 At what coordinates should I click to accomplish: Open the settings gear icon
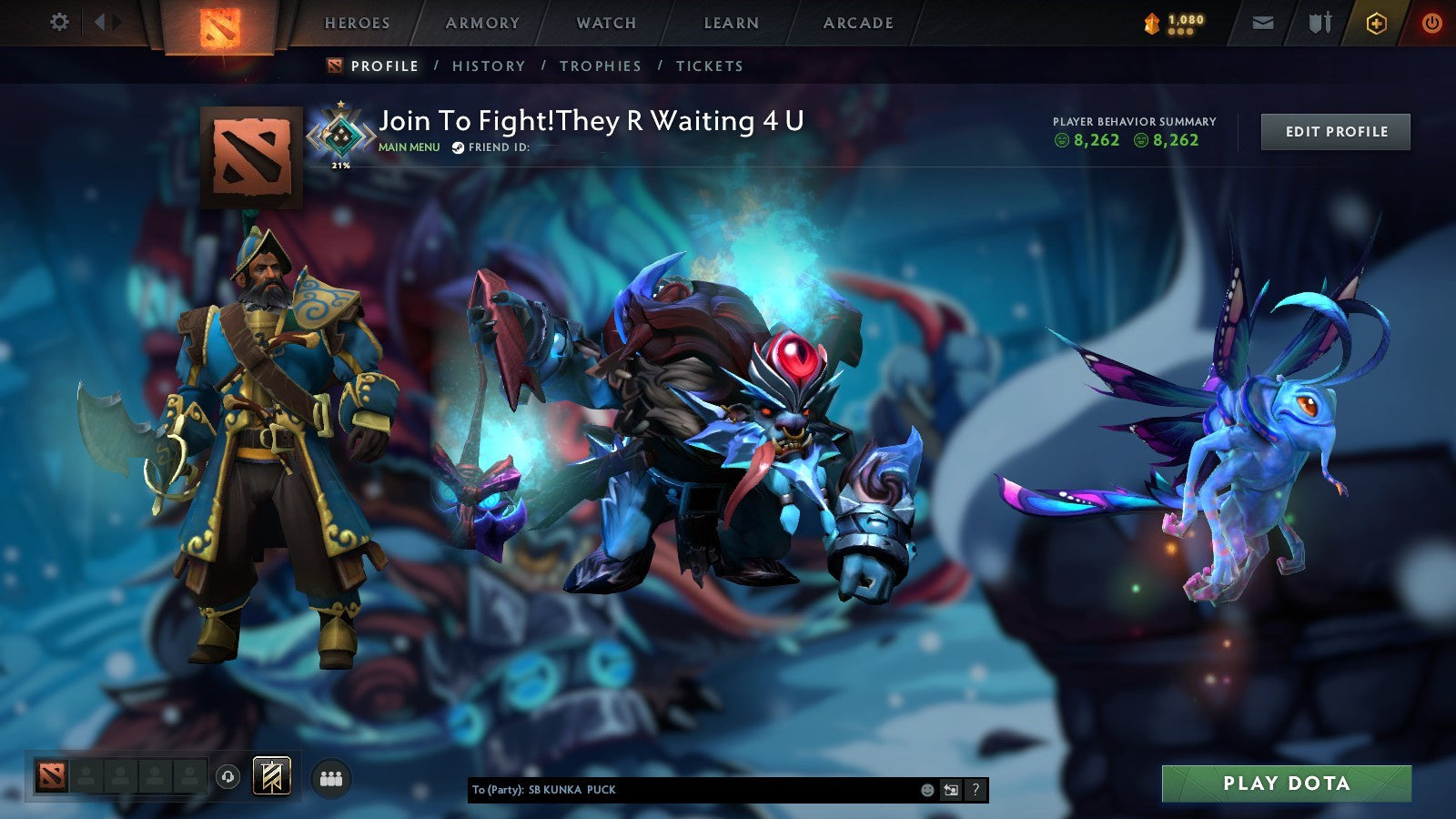coord(60,22)
